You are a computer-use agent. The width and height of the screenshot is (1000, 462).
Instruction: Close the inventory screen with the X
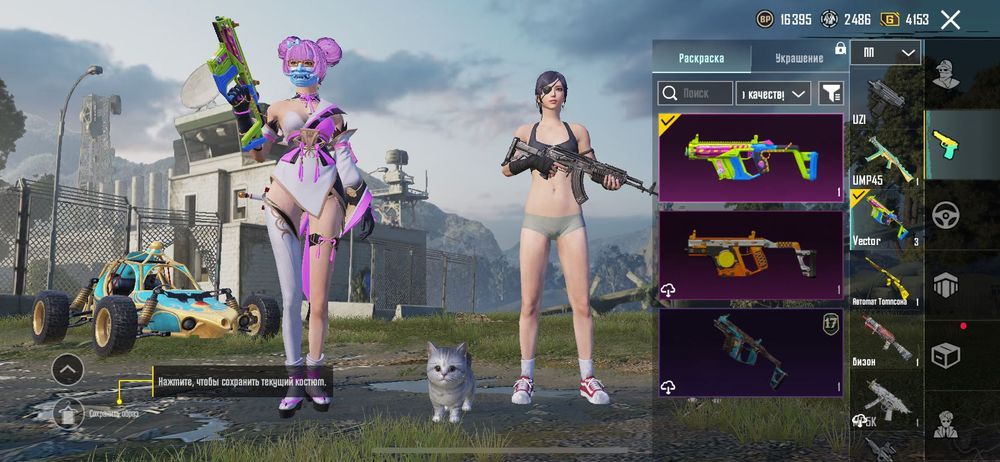tap(950, 19)
